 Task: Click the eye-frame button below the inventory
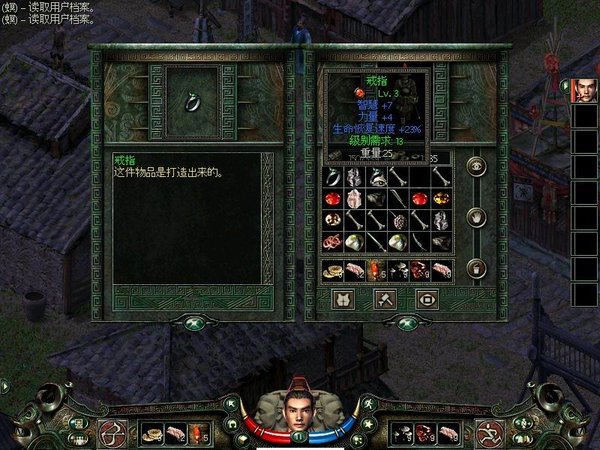coord(426,298)
